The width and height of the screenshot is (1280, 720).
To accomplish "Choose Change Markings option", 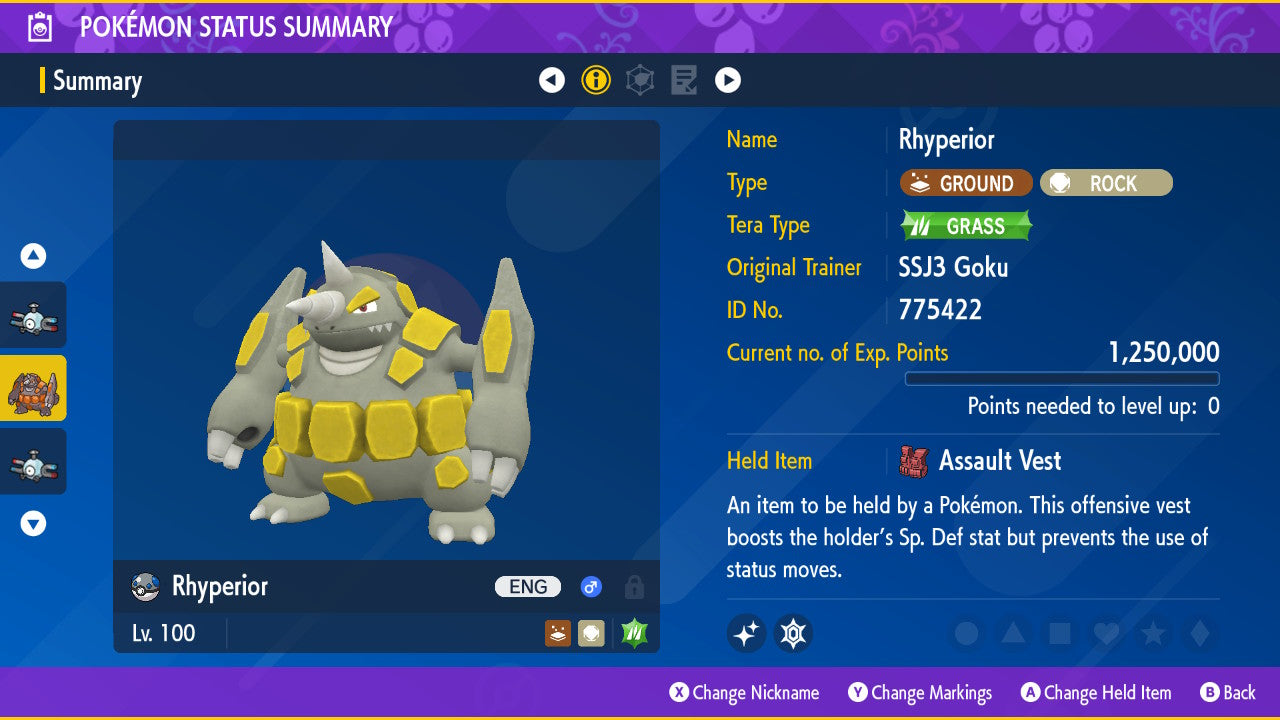I will click(920, 692).
